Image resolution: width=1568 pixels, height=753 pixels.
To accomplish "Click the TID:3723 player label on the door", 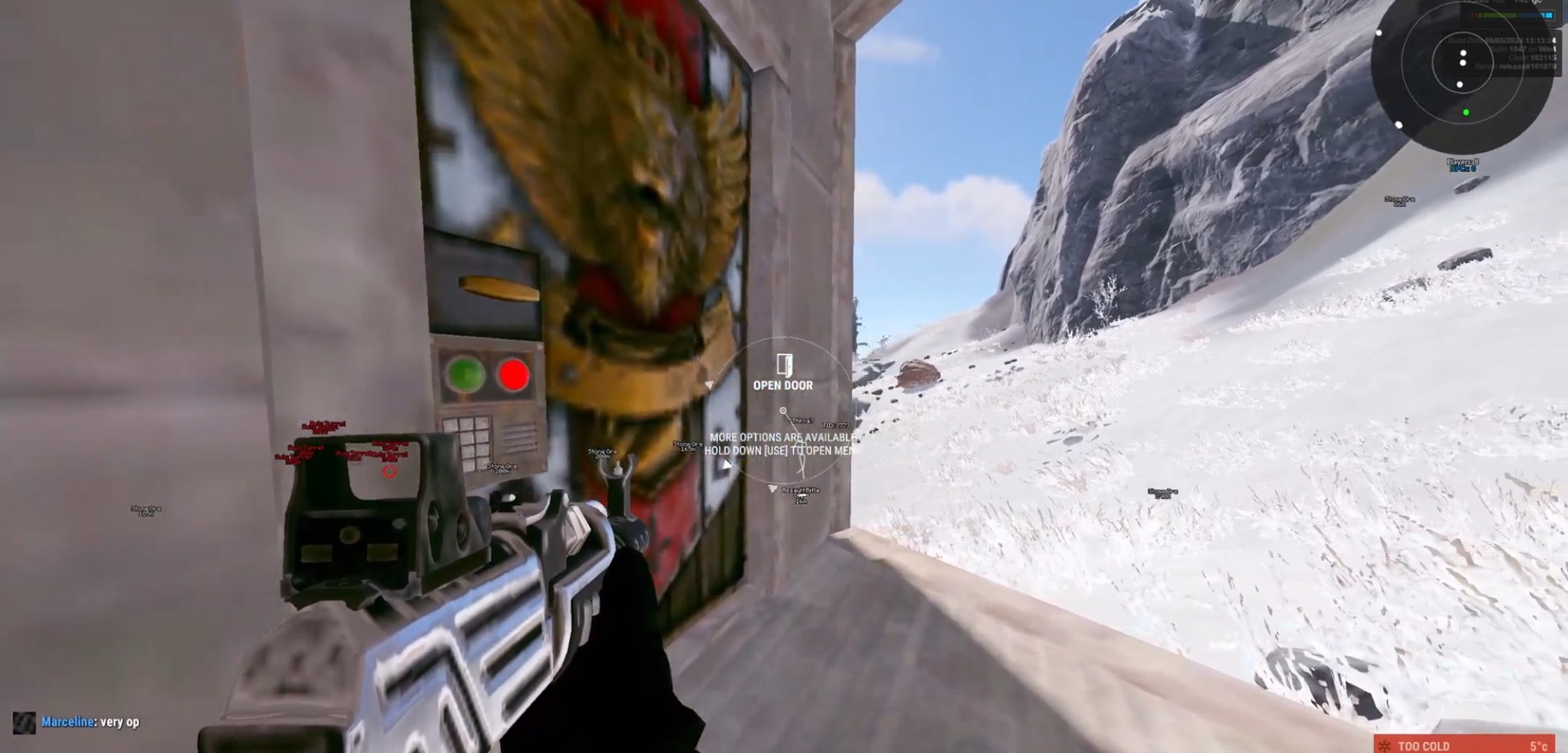I will pyautogui.click(x=836, y=425).
